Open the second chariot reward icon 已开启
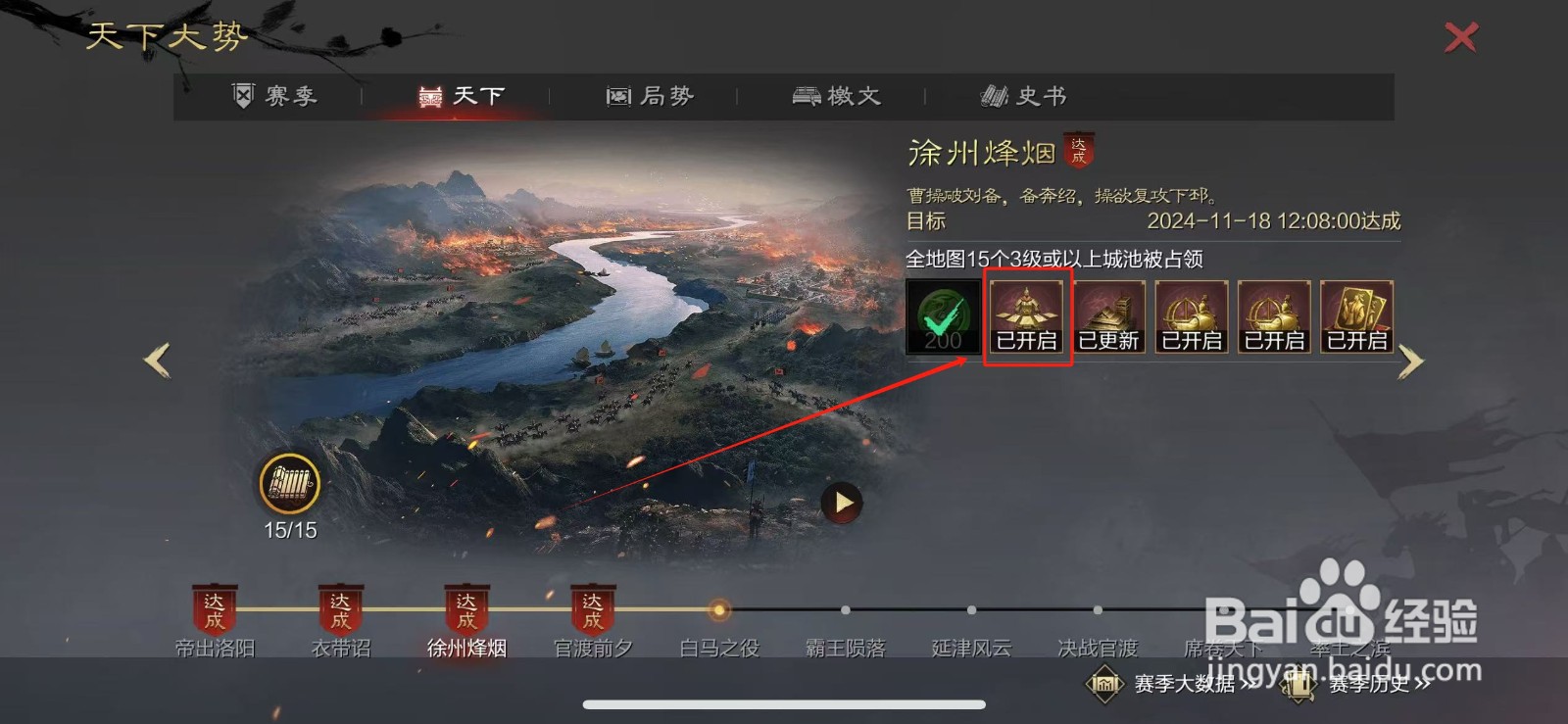The image size is (1568, 724). click(x=1274, y=315)
